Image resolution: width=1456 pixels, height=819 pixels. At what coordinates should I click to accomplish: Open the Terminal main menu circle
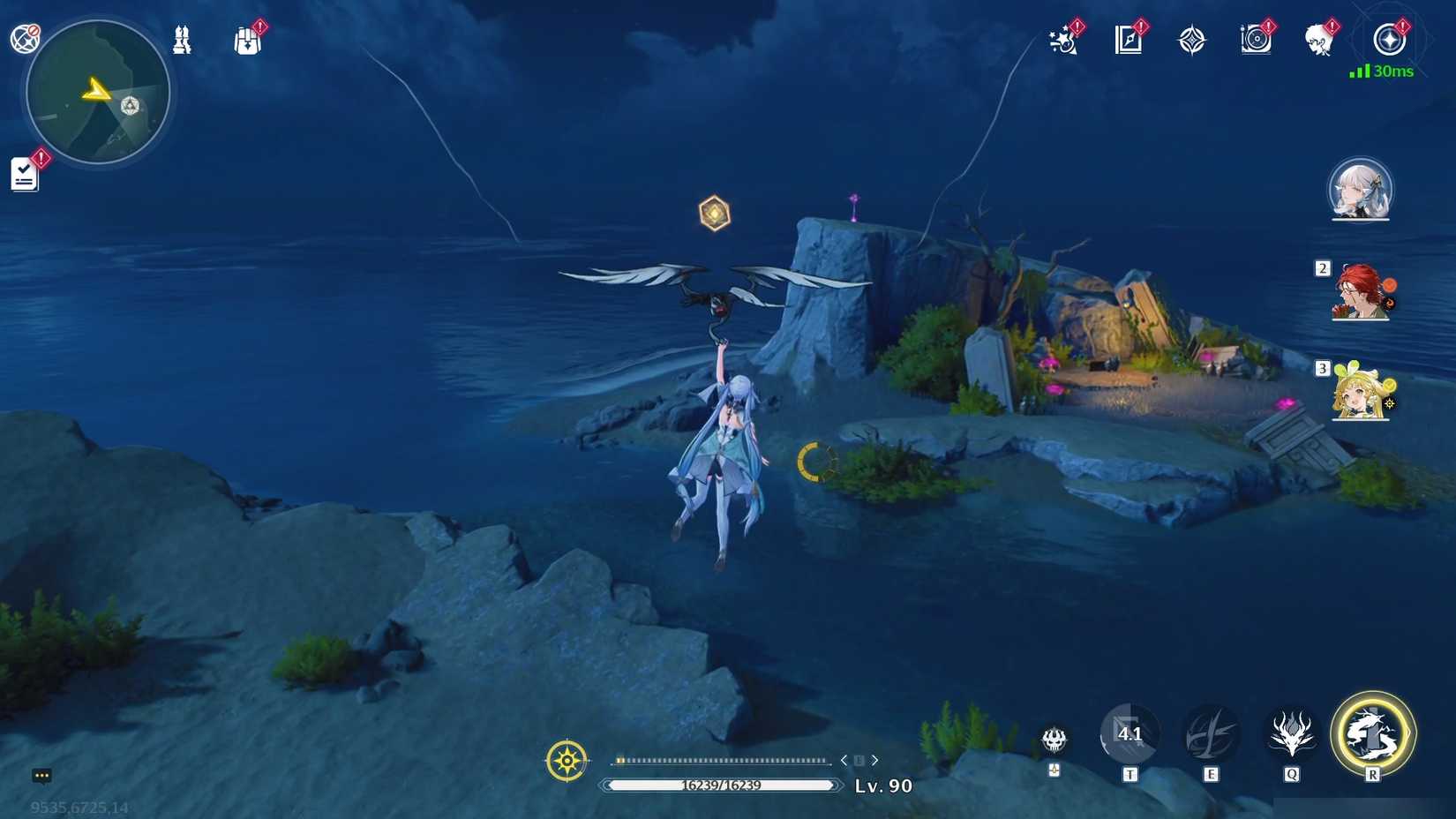[1389, 39]
